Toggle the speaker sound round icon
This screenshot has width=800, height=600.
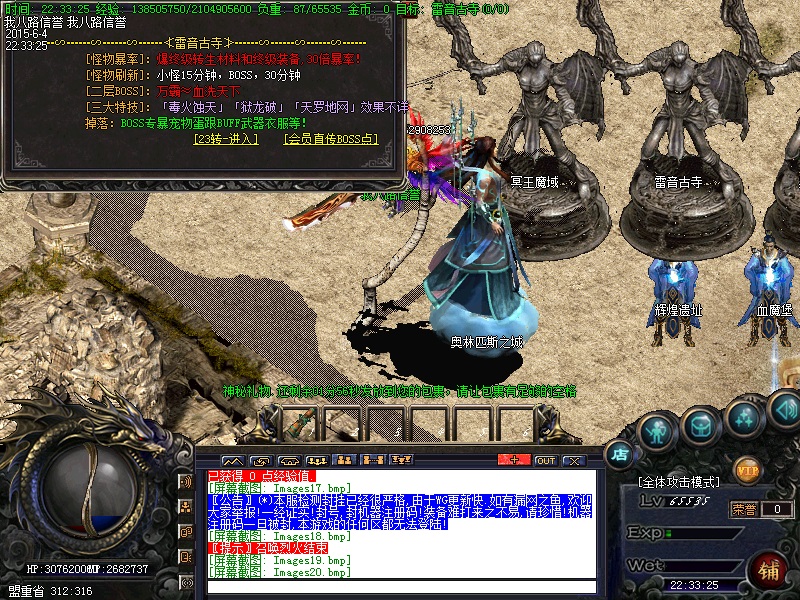(x=783, y=409)
